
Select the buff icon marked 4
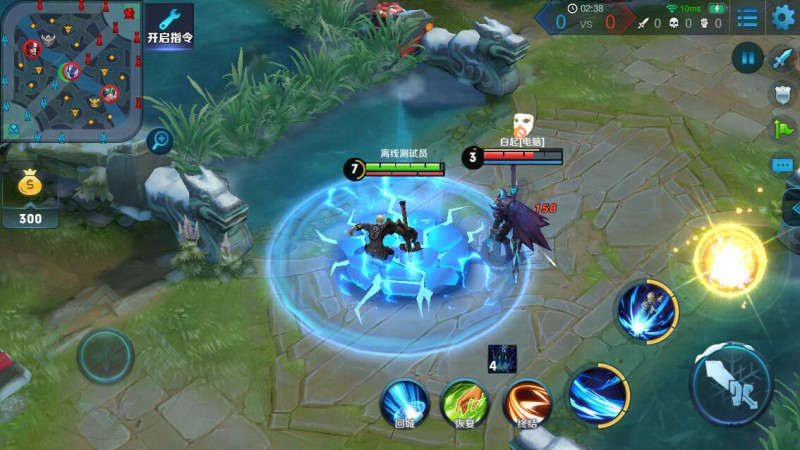pyautogui.click(x=502, y=358)
